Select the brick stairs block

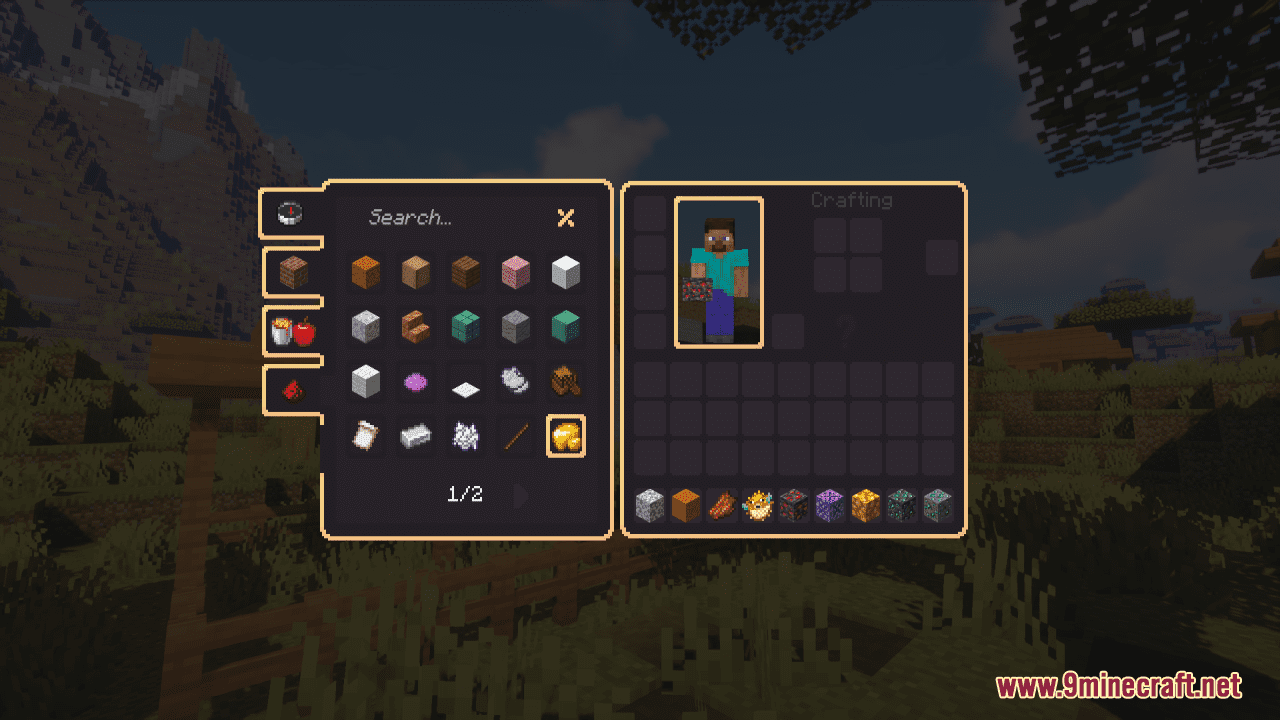[x=415, y=326]
